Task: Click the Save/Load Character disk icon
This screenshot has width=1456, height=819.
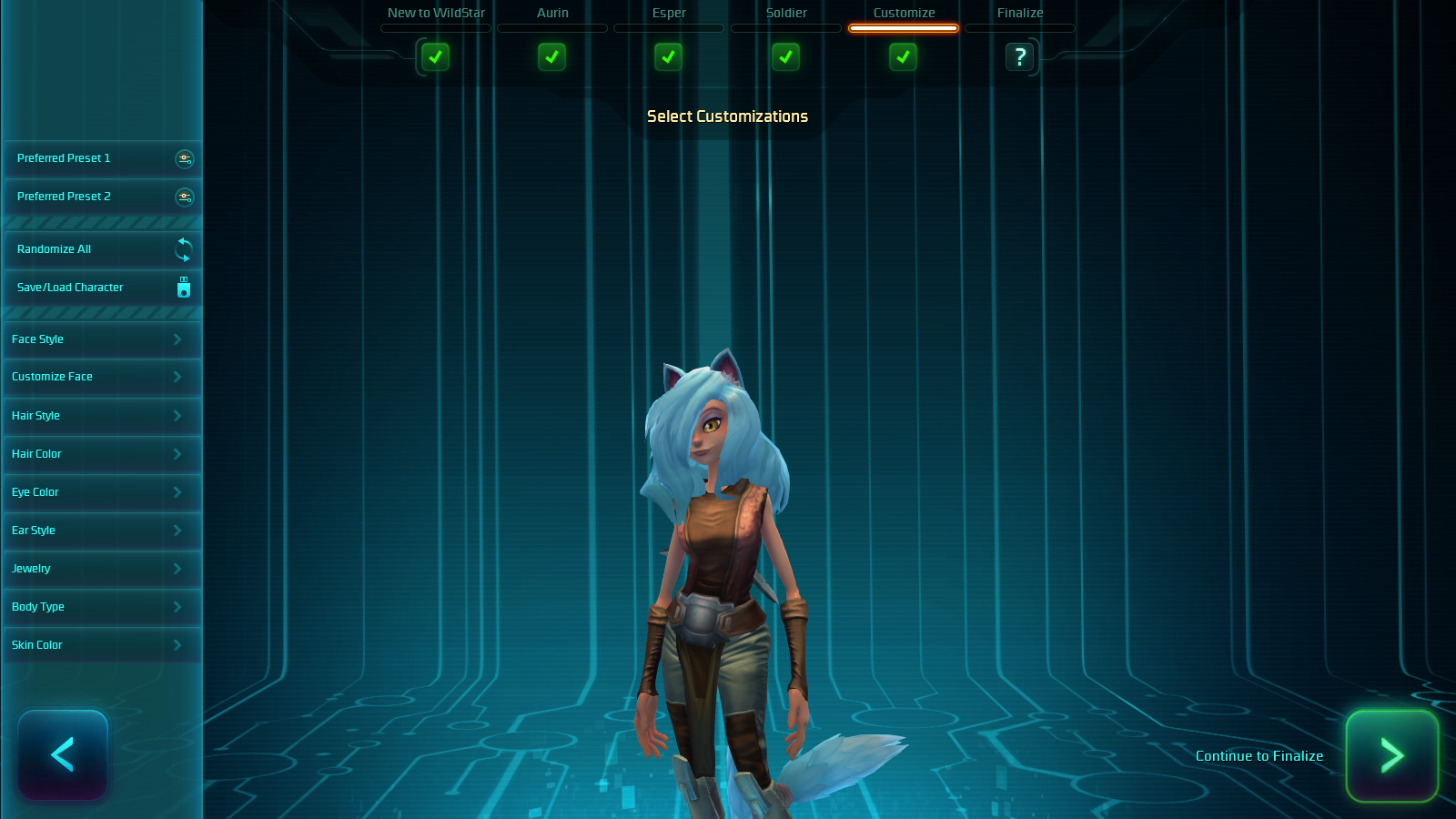Action: [x=183, y=288]
